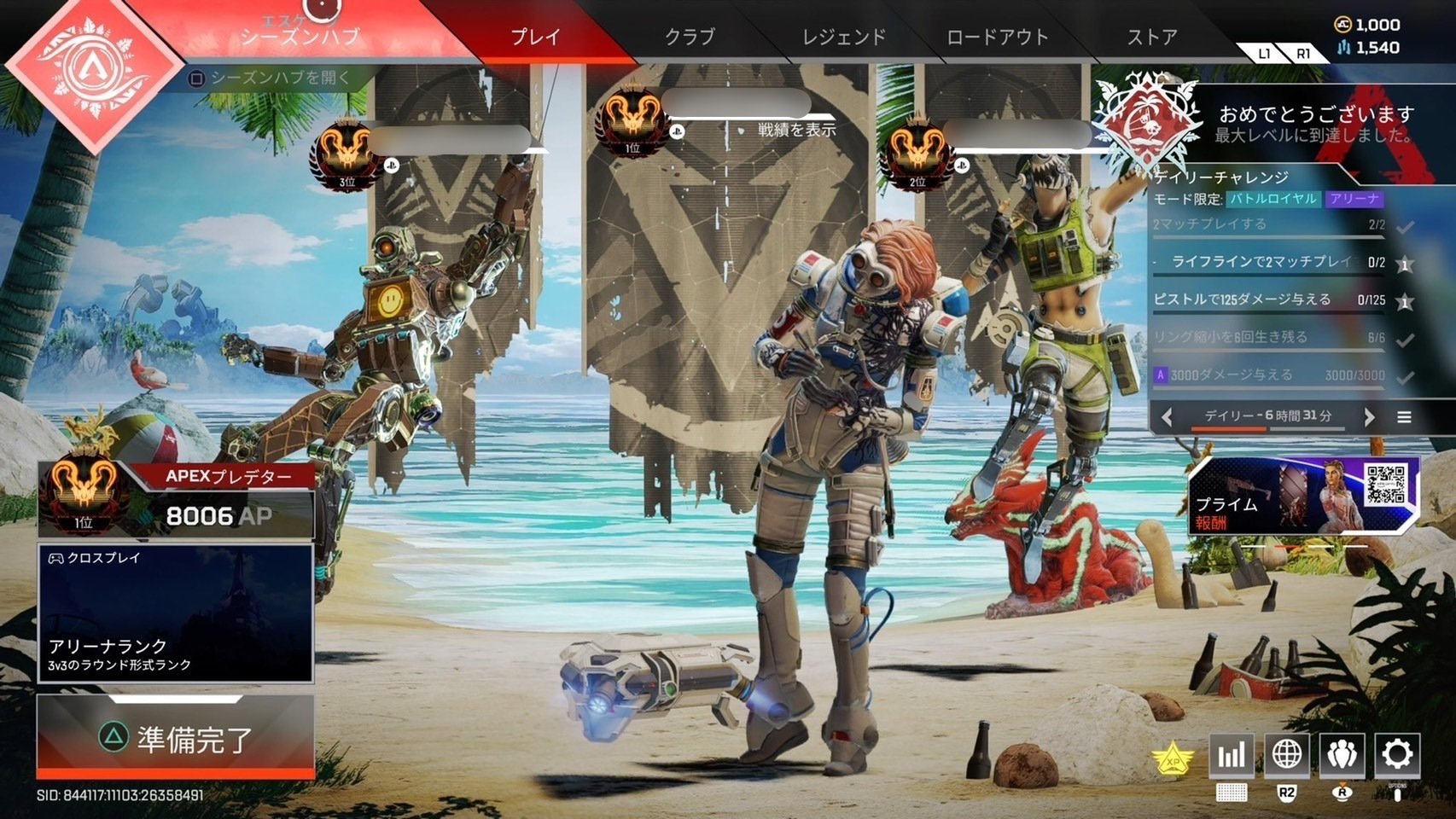Click the next arrow on the daily challenges panel
Screen dimensions: 1456x819
1369,417
